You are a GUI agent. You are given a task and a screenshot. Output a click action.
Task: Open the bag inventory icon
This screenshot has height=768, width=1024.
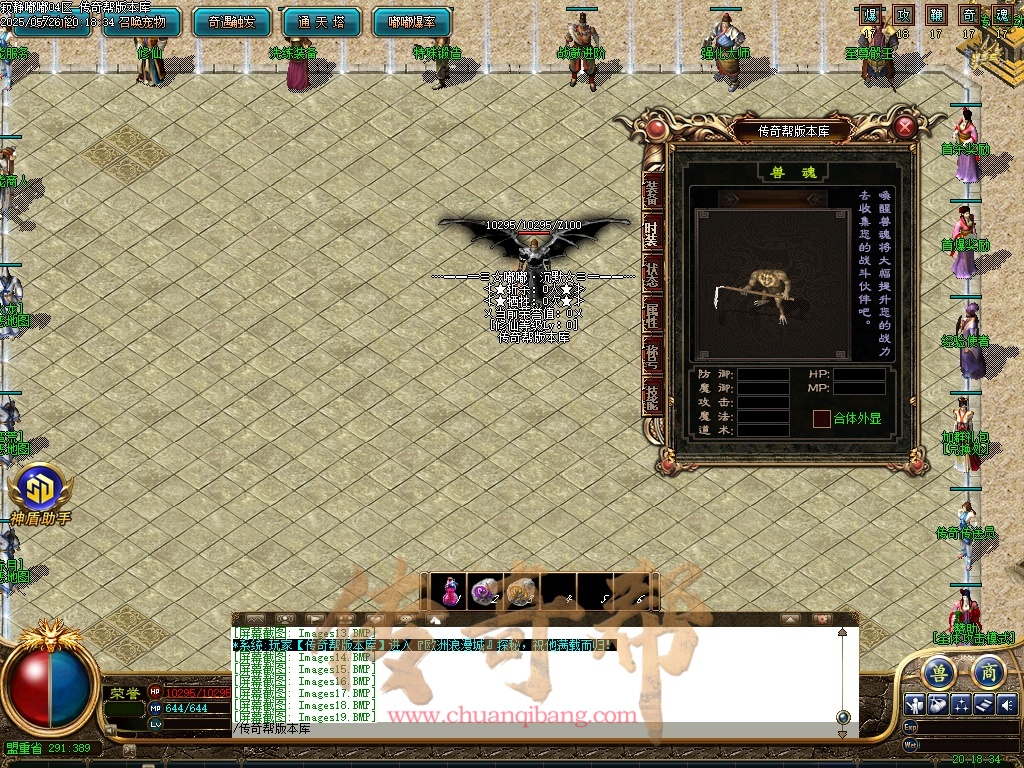[939, 704]
